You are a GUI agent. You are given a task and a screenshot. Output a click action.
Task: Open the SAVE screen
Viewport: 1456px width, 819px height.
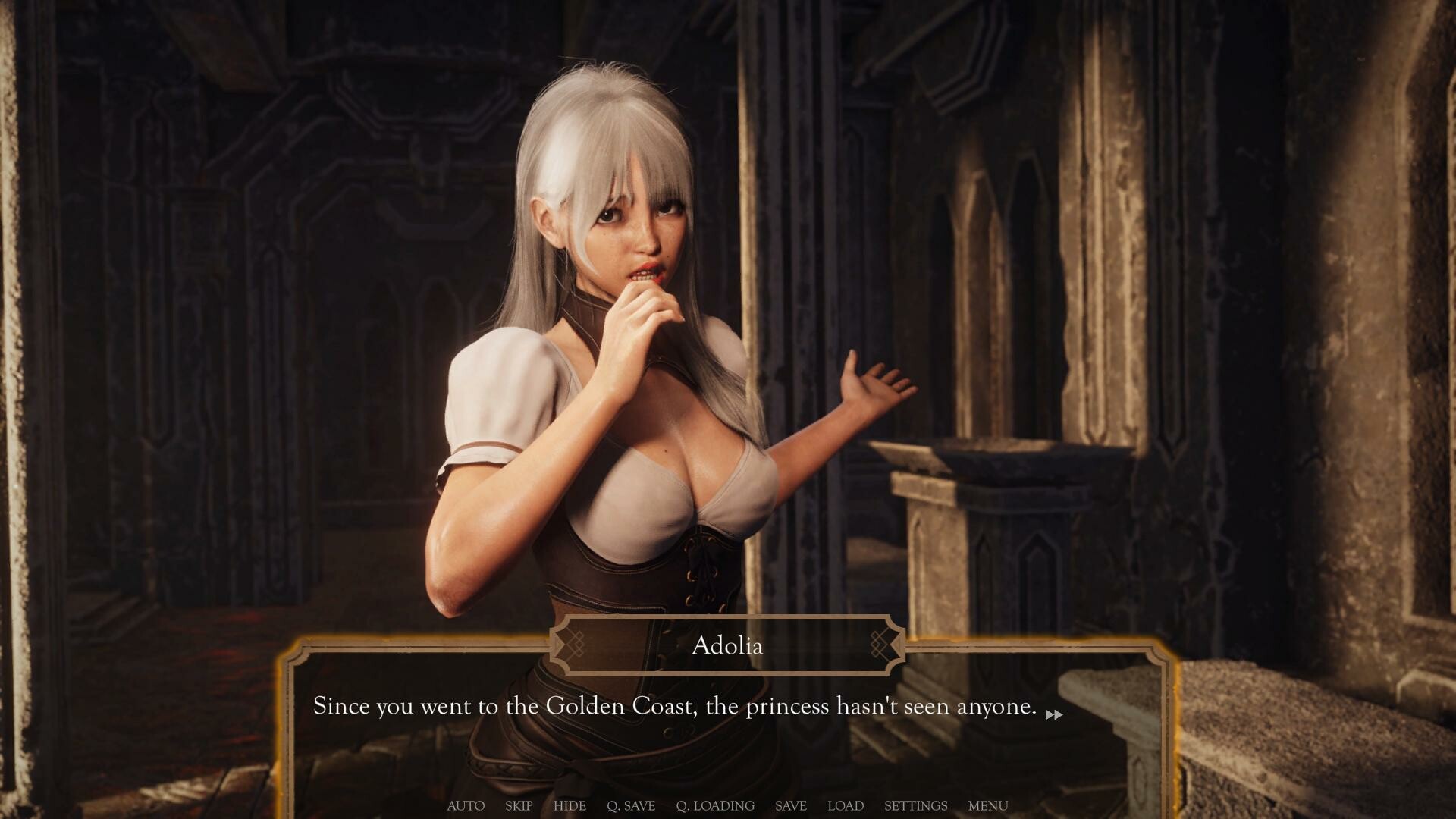coord(790,806)
